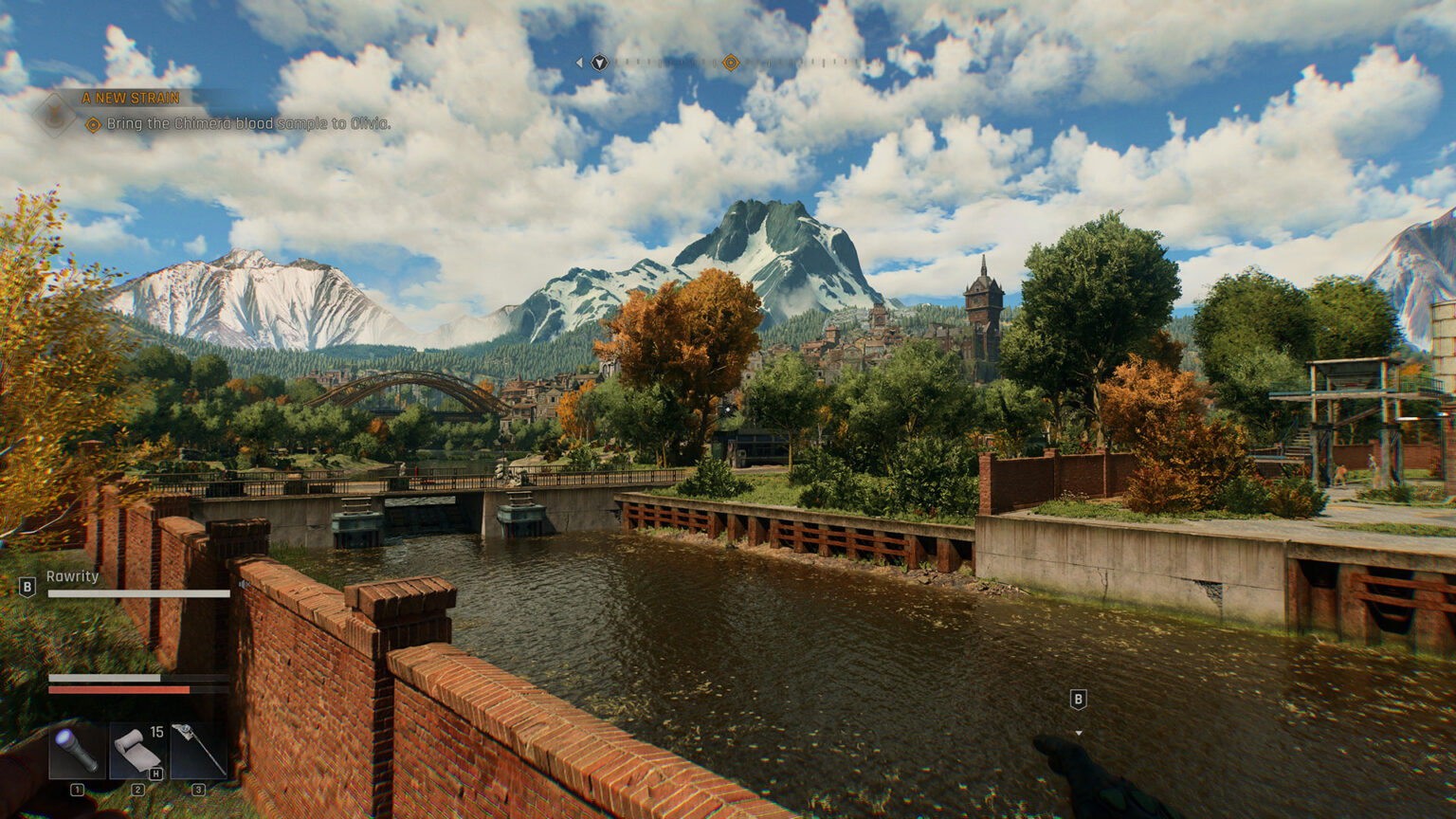Click the Rawrity name label
Viewport: 1456px width, 819px height.
click(71, 575)
